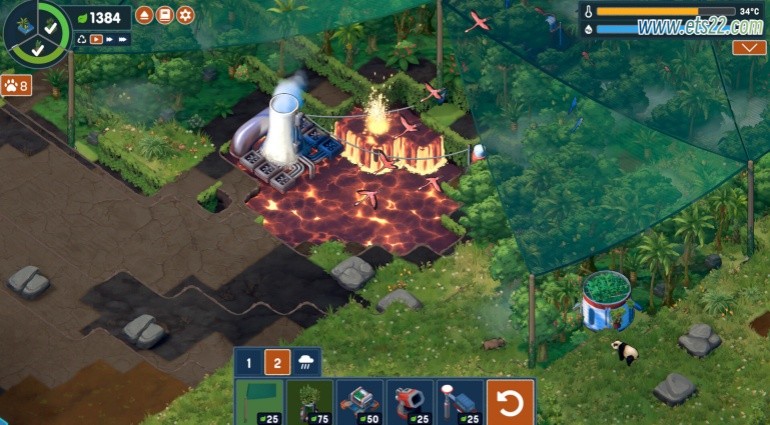Click the orange eject-arrow button

point(144,15)
